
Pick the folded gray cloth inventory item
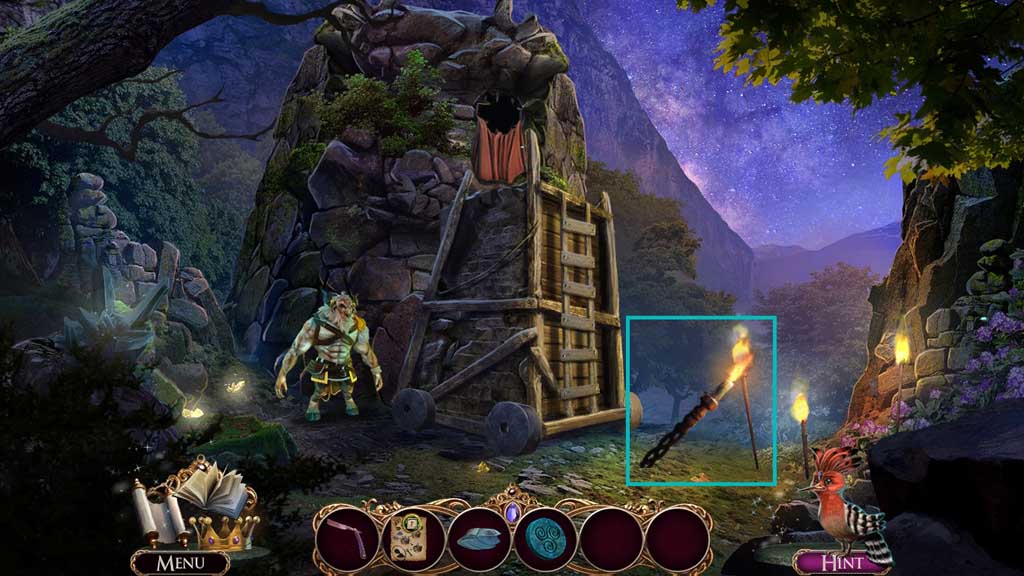click(479, 539)
